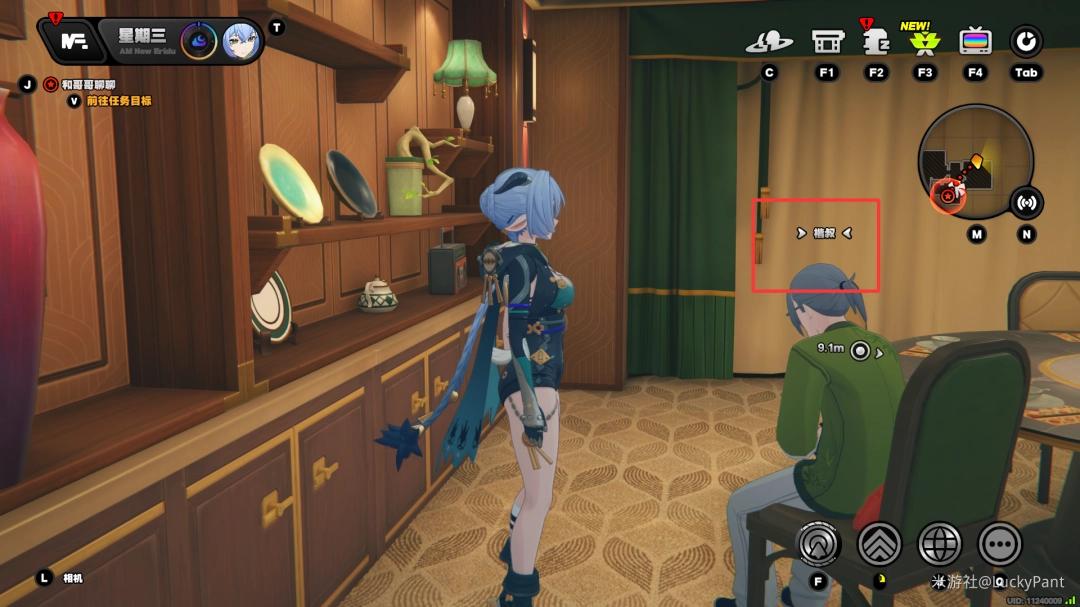
Task: Click the double chevron sprint button
Action: [x=879, y=544]
